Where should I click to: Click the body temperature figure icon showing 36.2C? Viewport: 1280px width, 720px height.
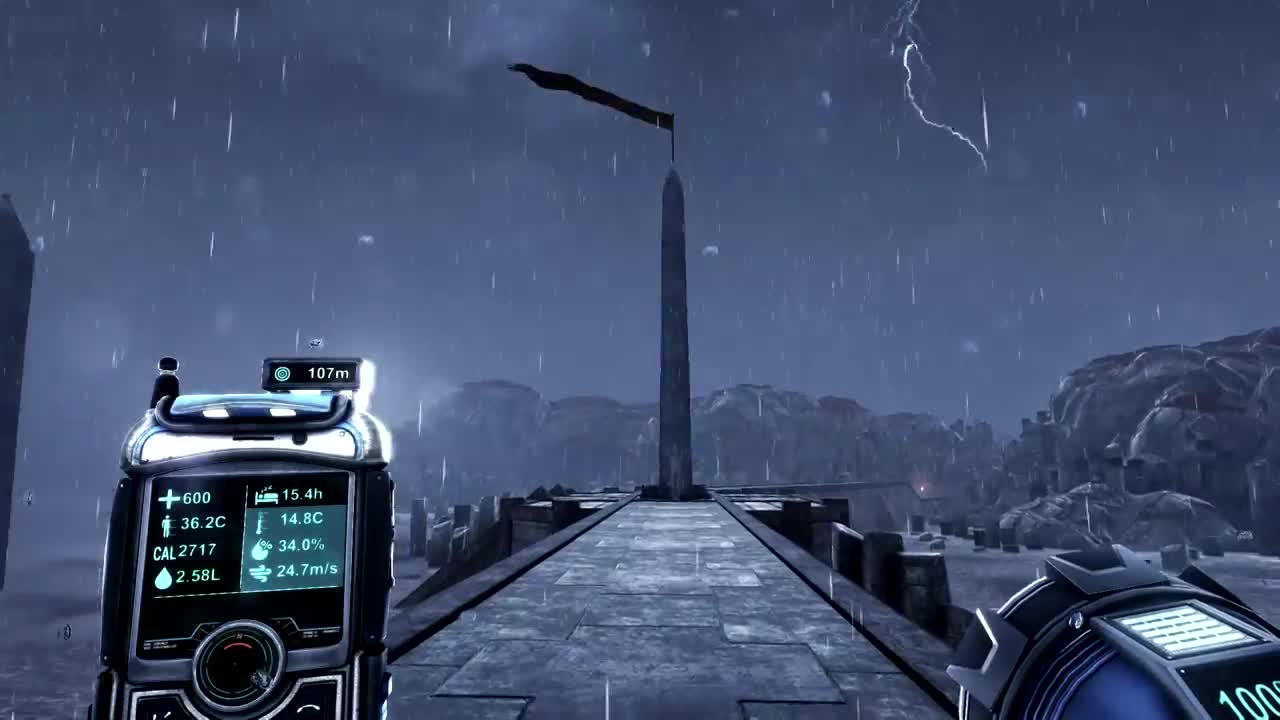click(167, 525)
